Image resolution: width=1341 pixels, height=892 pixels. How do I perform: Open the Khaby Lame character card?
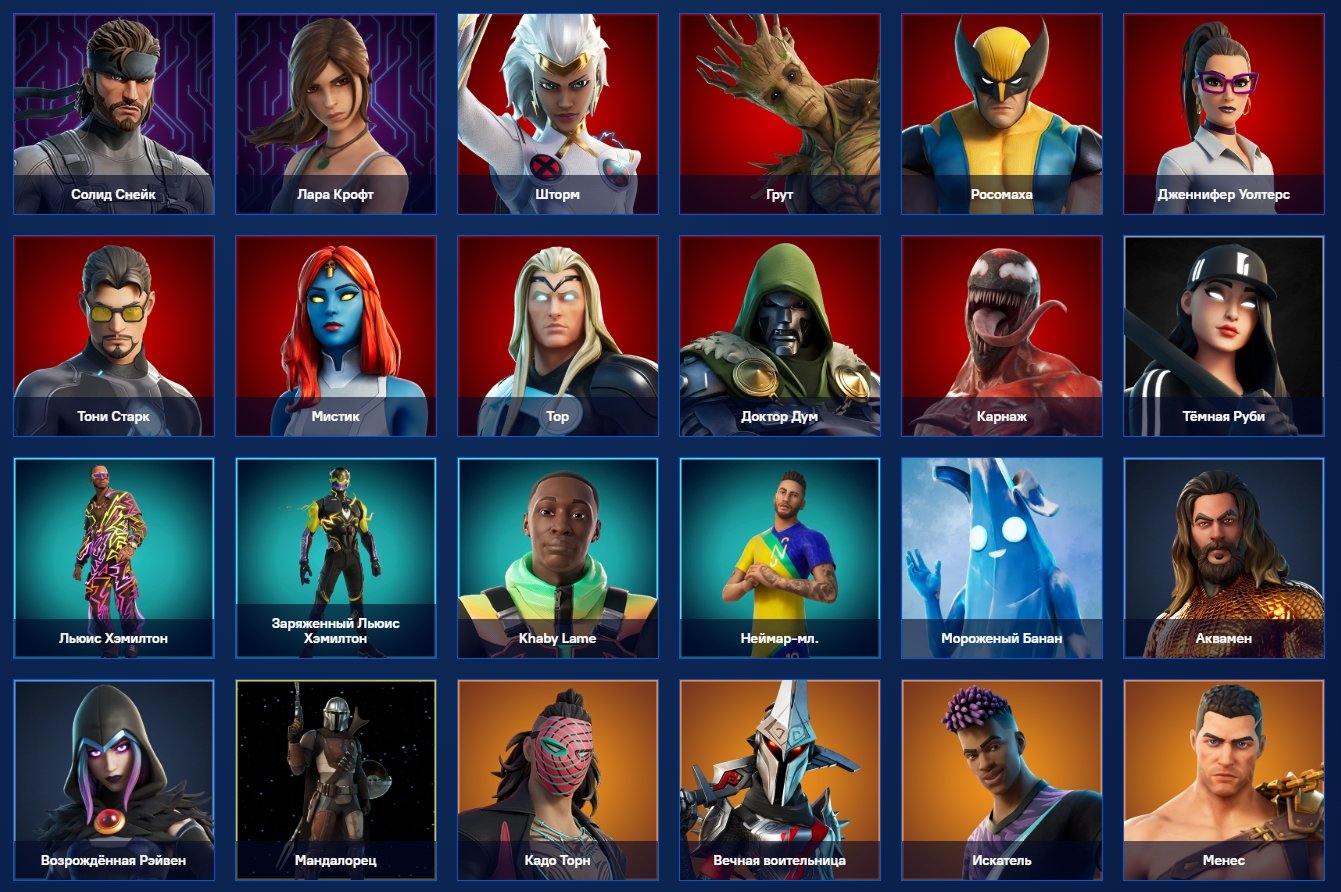coord(557,555)
